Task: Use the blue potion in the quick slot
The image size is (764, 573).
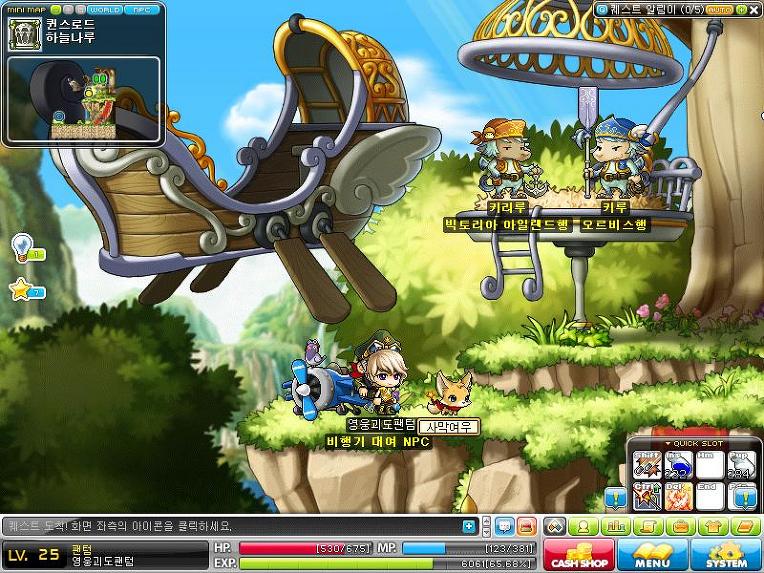Action: click(x=678, y=466)
